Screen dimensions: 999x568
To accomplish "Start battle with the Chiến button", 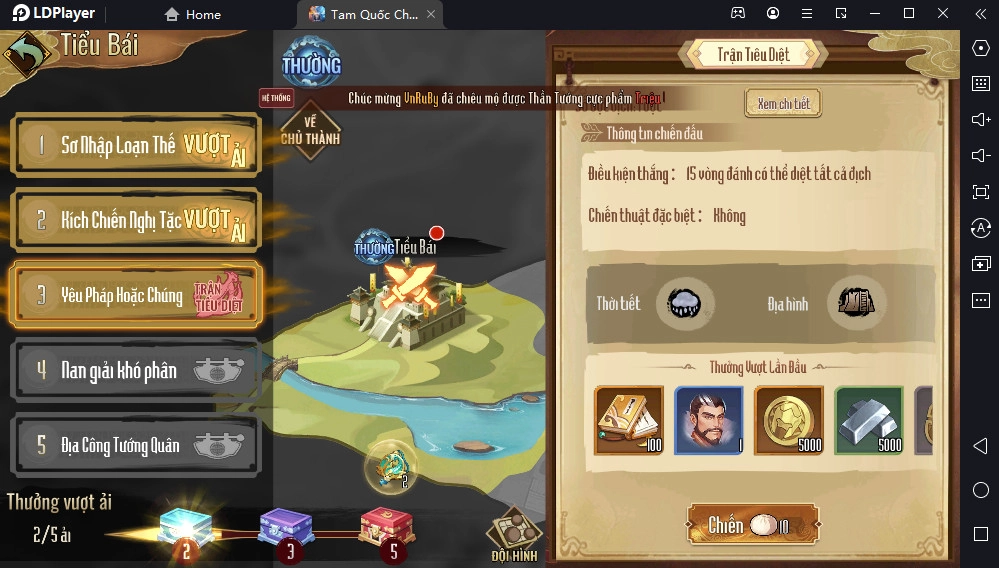I will [x=752, y=525].
